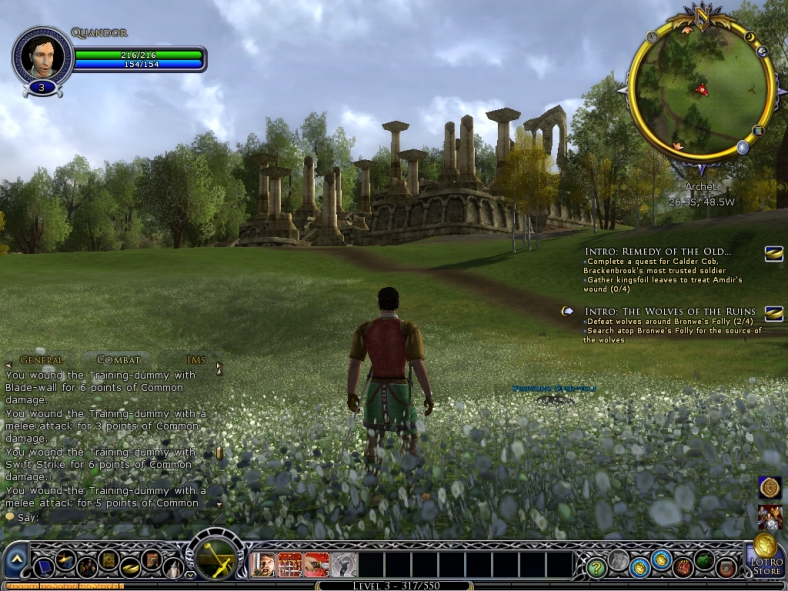Toggle the sword auto-attack button
788x591 pixels.
pos(215,559)
